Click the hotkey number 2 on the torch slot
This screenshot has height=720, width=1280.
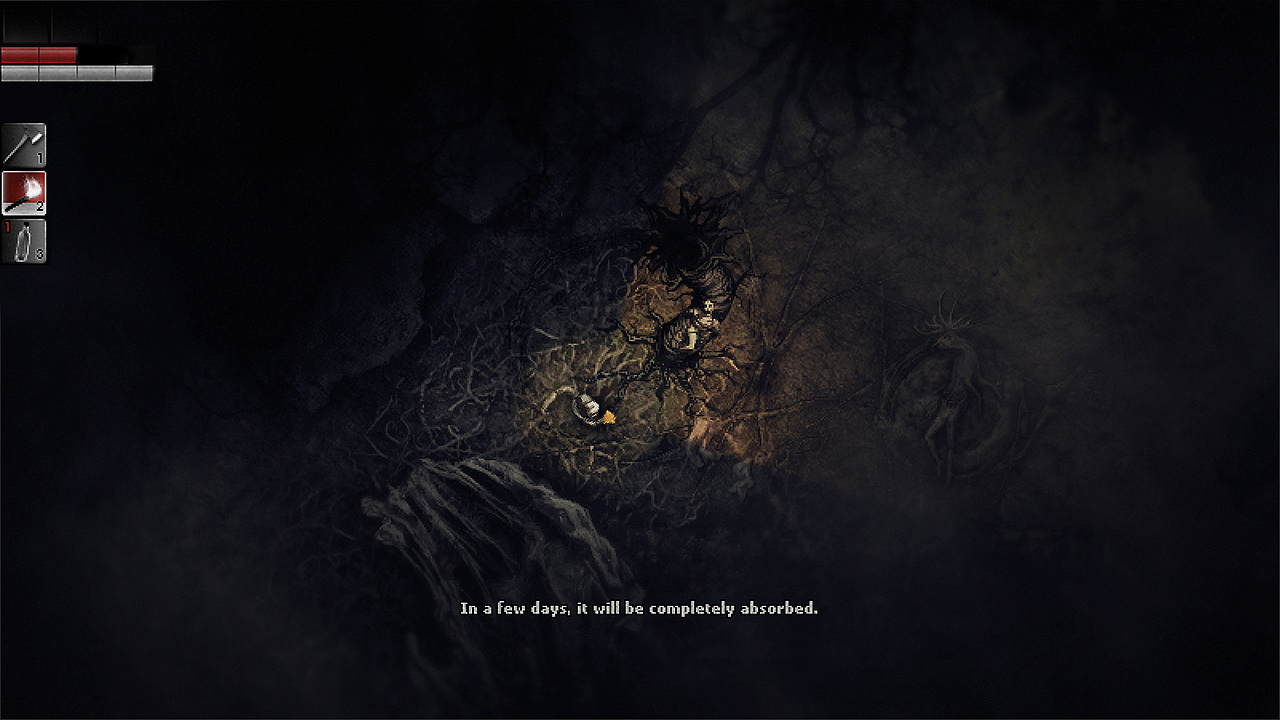tap(41, 204)
